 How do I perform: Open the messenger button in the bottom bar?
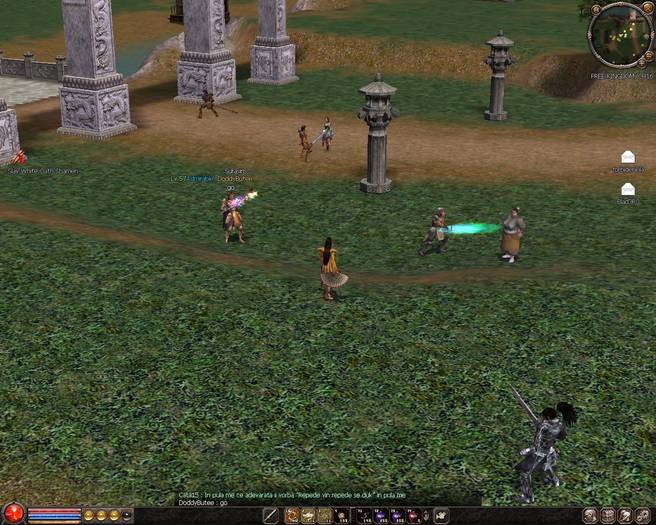point(625,516)
